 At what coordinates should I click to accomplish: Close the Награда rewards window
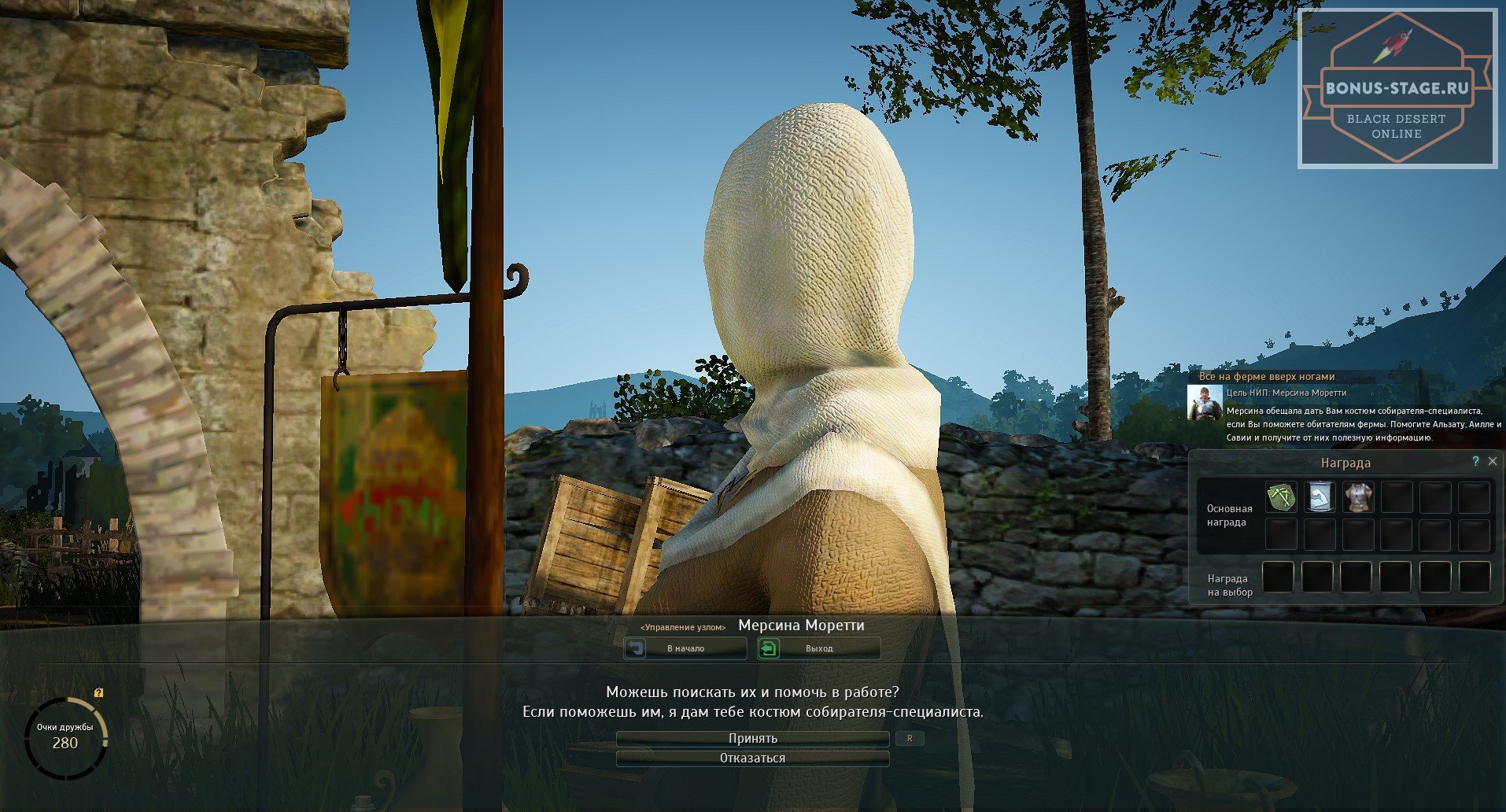1493,462
